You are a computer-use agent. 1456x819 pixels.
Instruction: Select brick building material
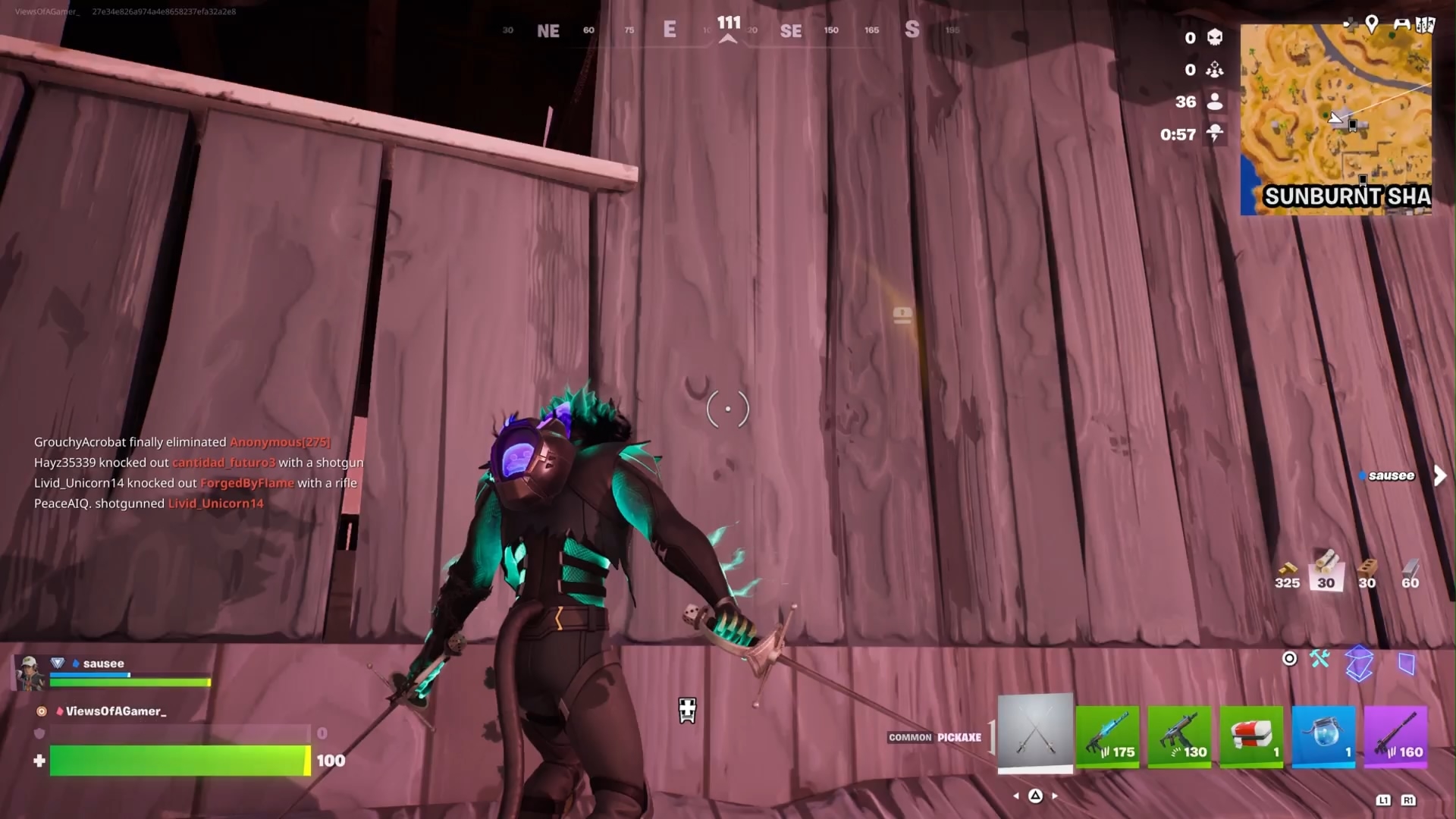click(1367, 570)
